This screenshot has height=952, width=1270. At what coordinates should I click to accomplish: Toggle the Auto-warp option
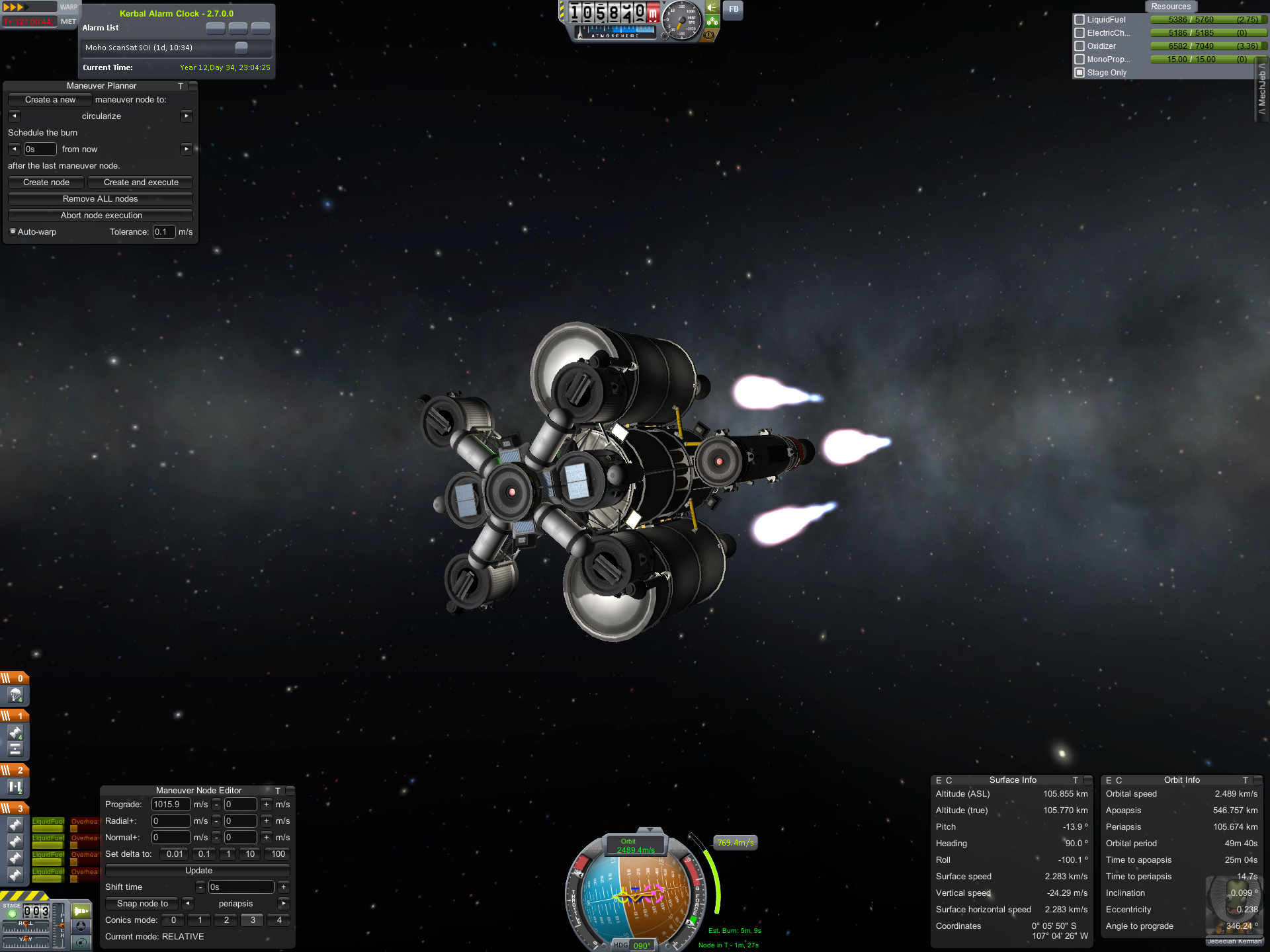coord(13,231)
